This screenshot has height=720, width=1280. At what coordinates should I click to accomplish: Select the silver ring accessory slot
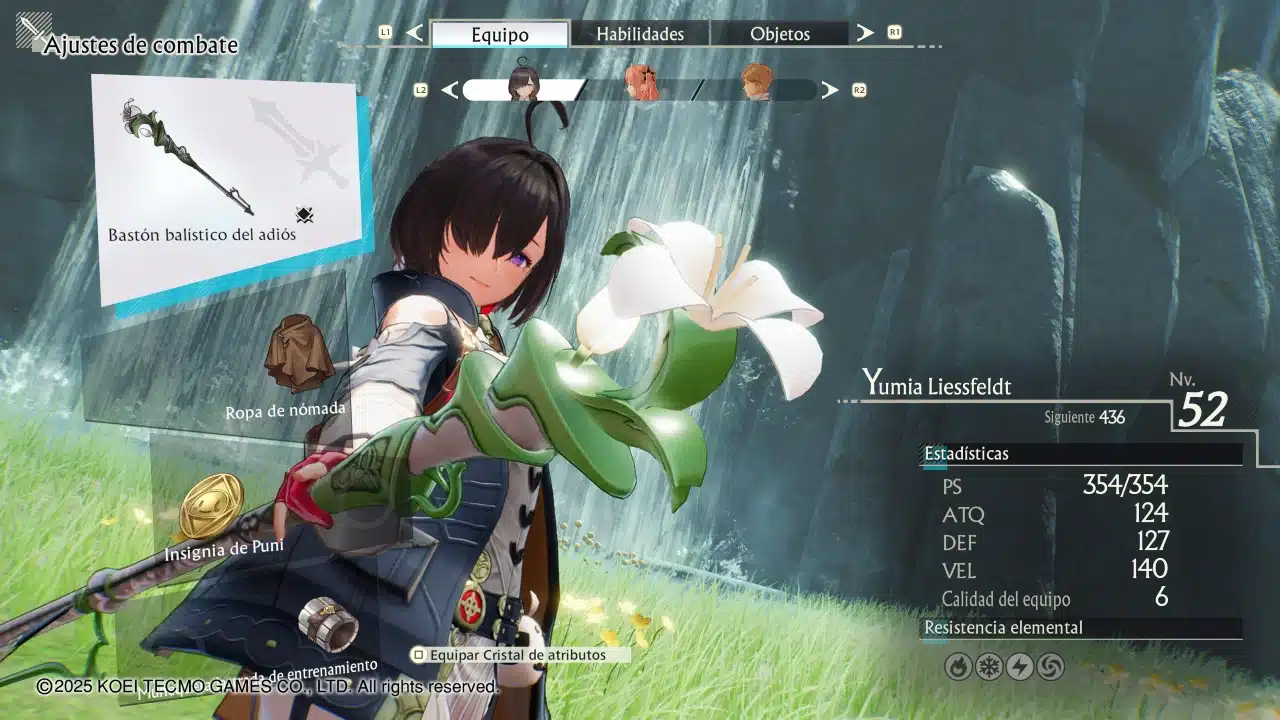pos(328,625)
